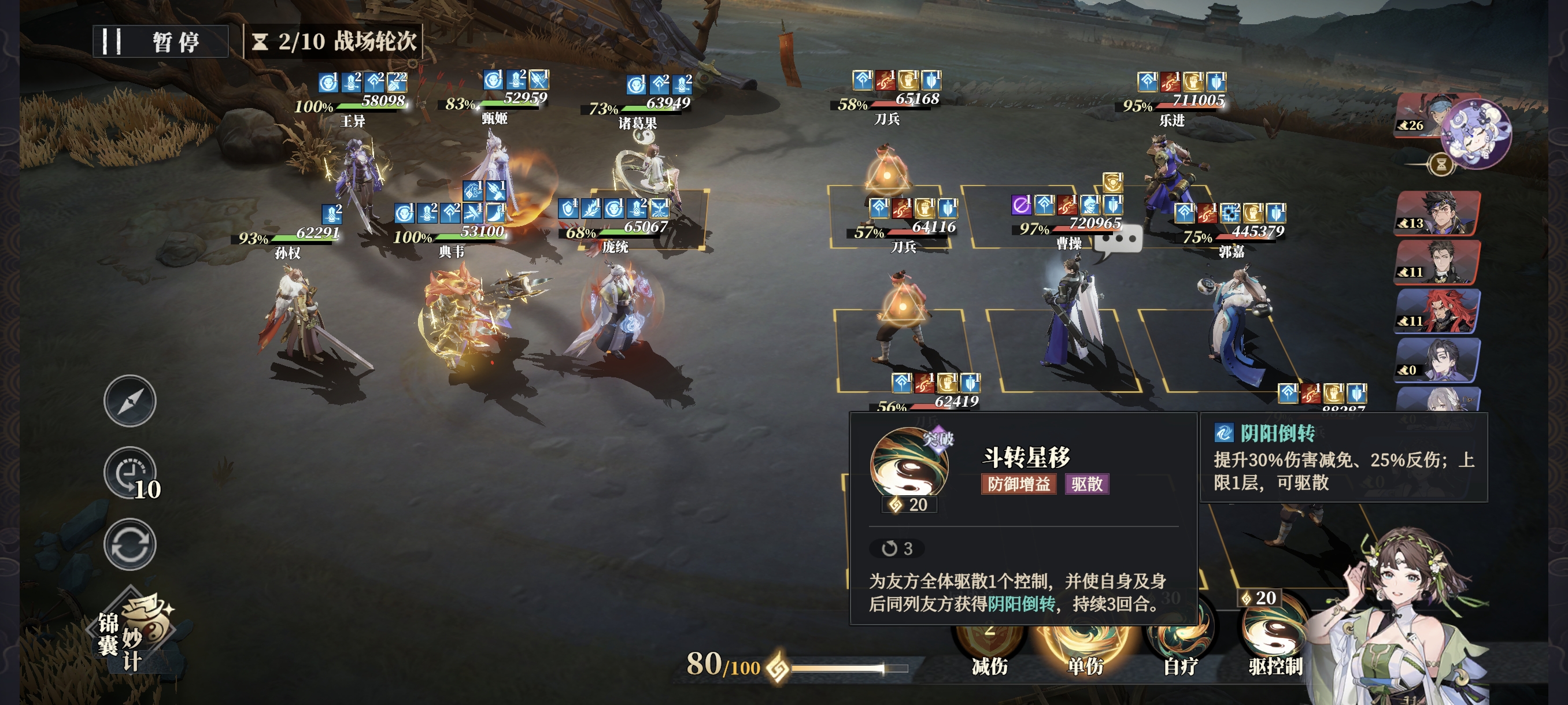1568x705 pixels.
Task: Pause the battle with the 暂停 button
Action: pos(161,42)
